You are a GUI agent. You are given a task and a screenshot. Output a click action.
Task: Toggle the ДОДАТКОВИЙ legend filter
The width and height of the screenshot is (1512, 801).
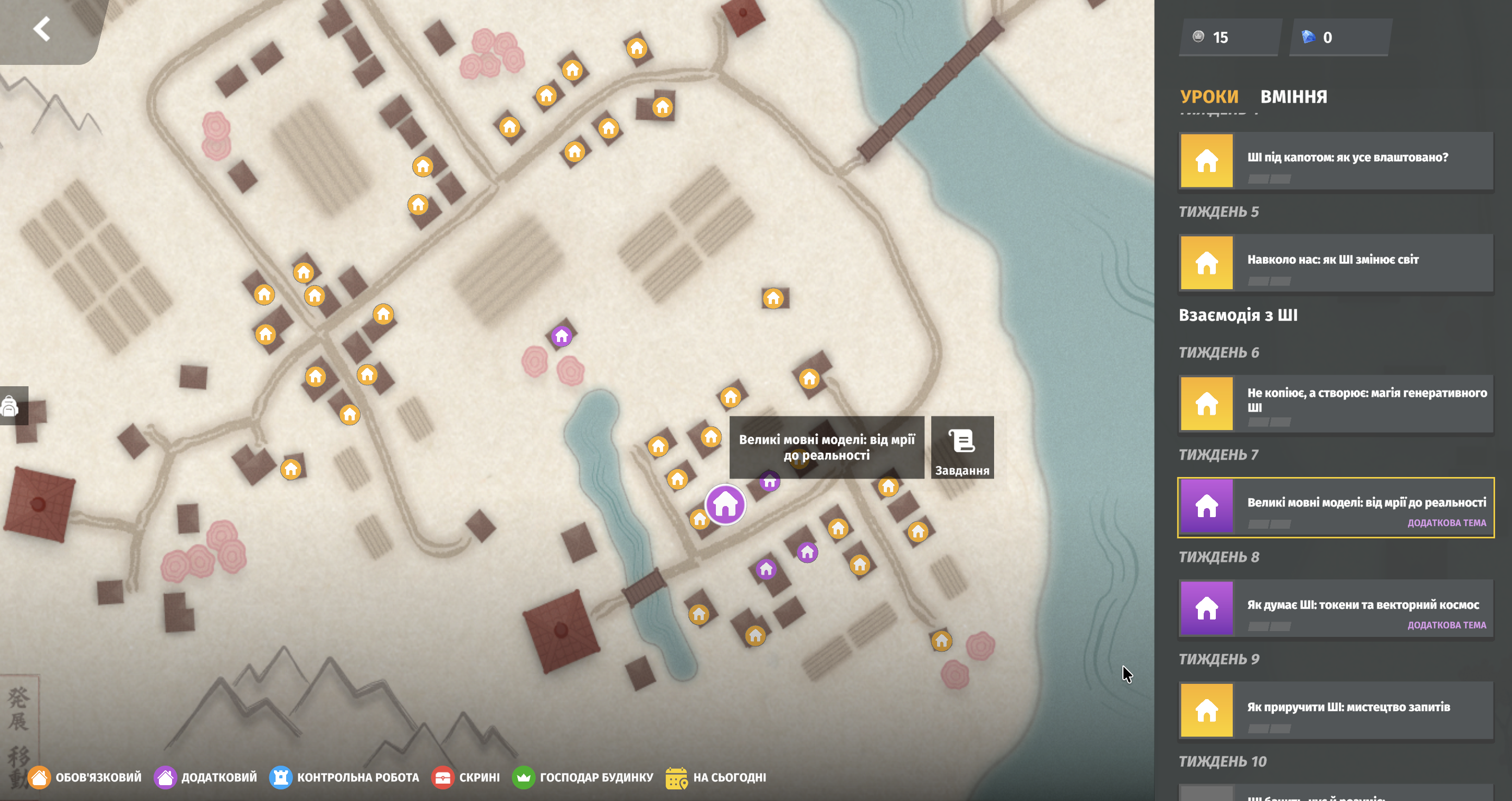coord(205,777)
